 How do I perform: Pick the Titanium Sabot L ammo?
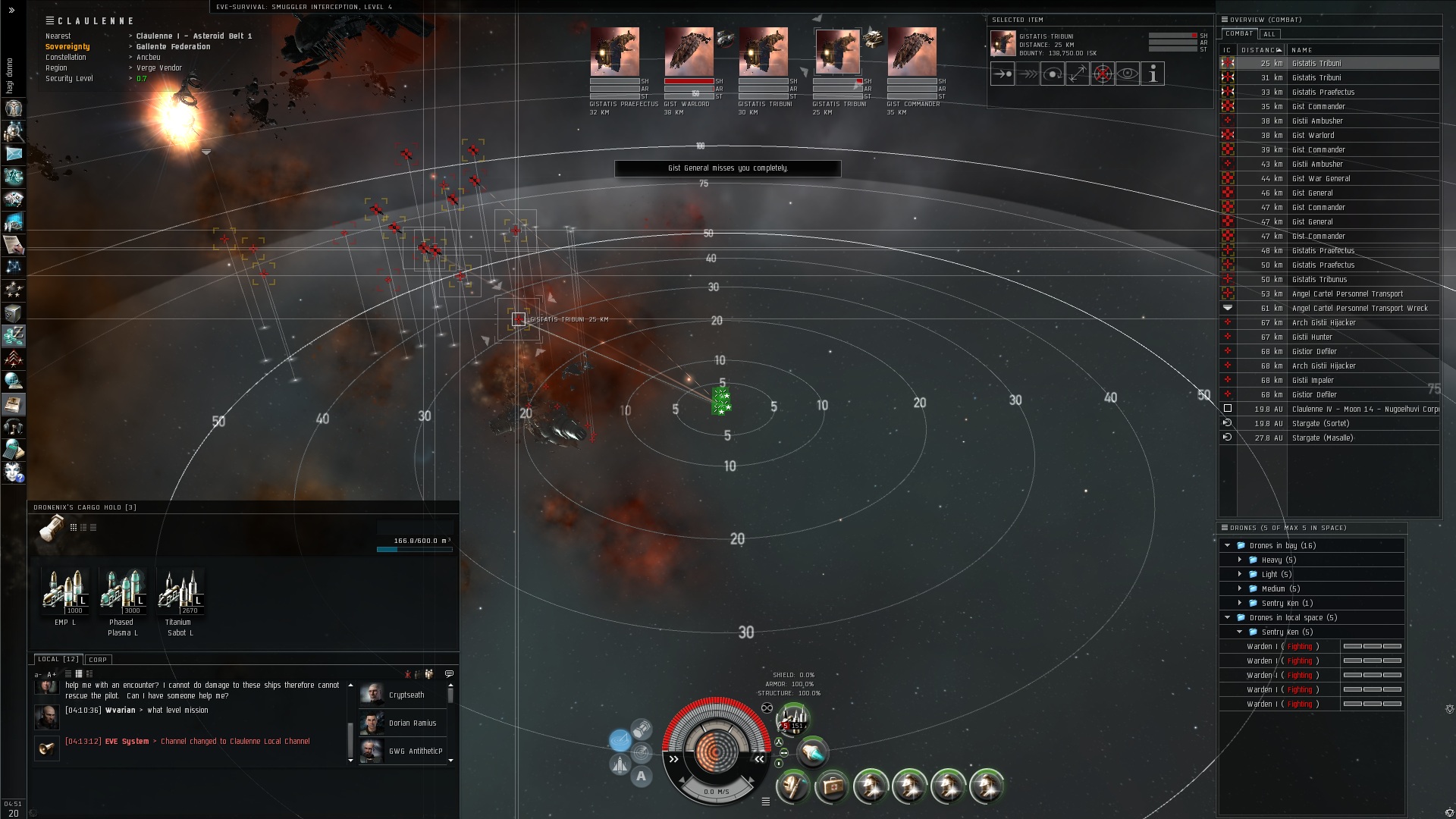pyautogui.click(x=180, y=591)
